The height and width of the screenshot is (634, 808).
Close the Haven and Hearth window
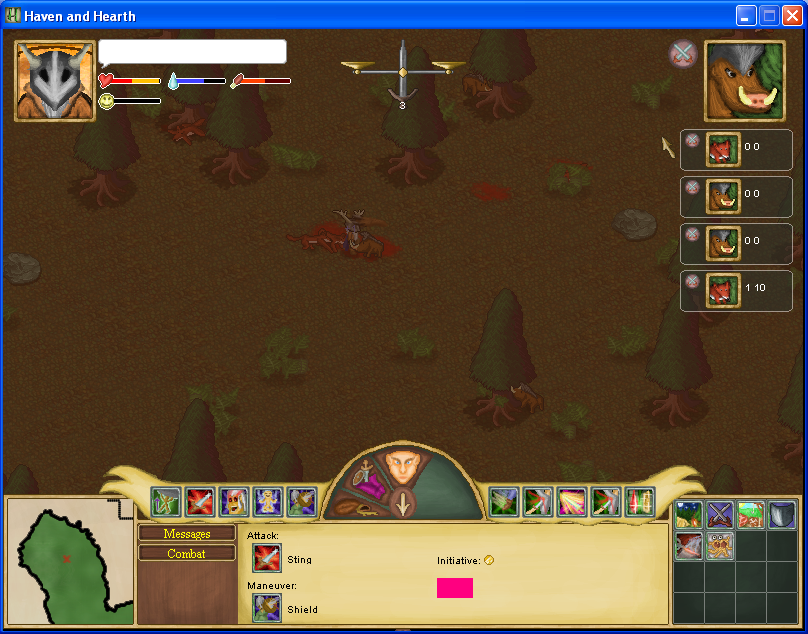click(792, 15)
